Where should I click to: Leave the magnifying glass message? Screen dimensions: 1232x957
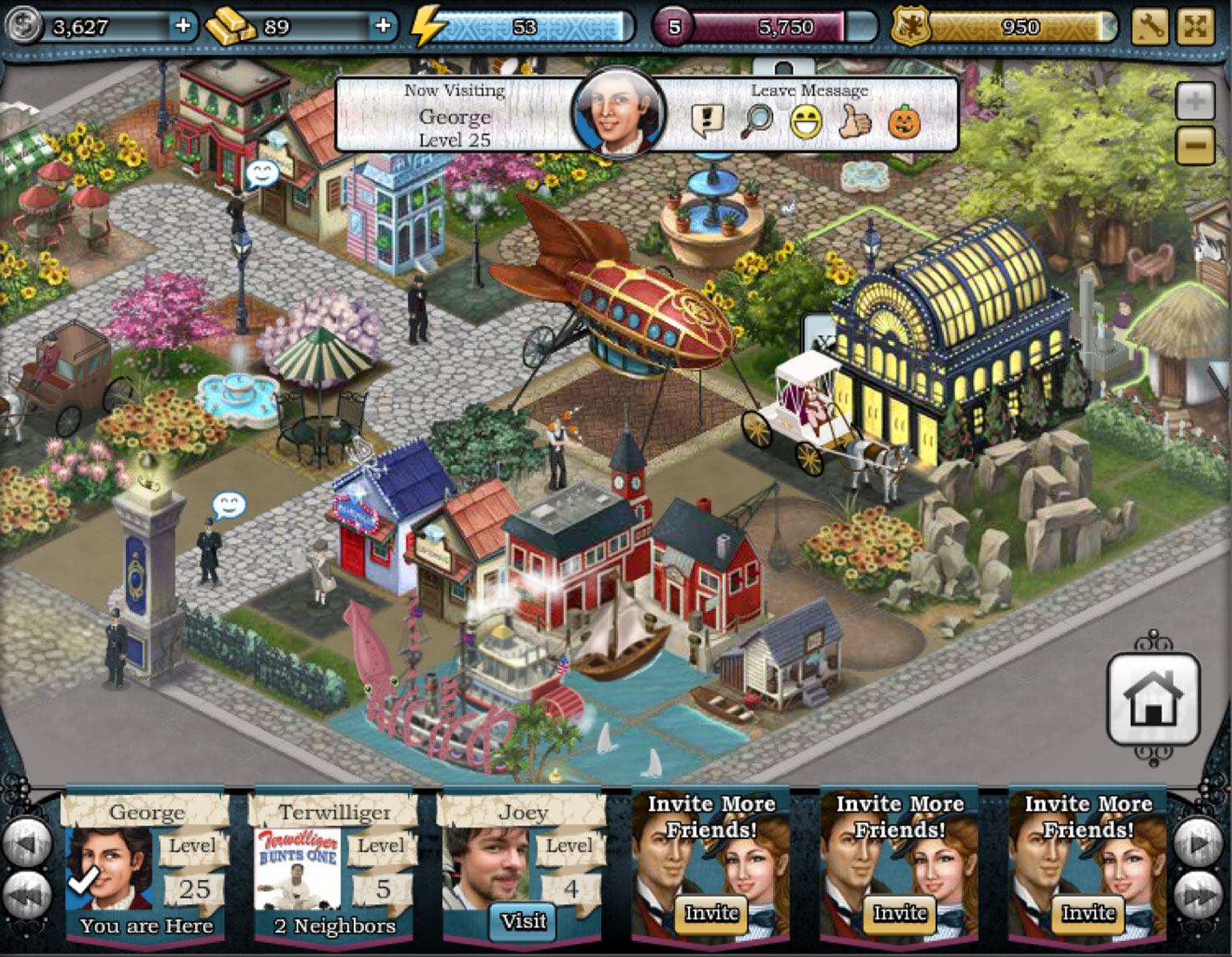(757, 121)
